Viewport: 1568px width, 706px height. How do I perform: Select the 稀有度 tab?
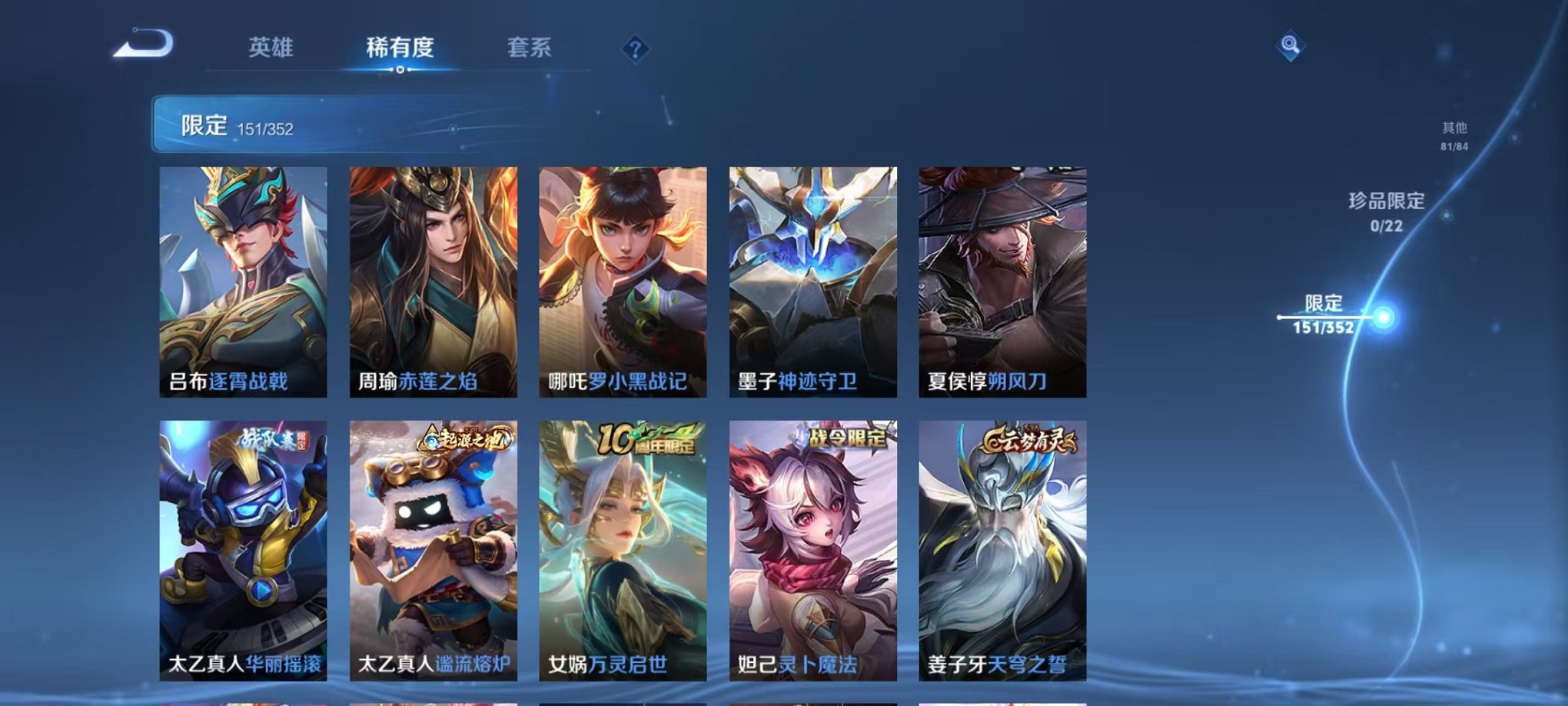click(400, 46)
